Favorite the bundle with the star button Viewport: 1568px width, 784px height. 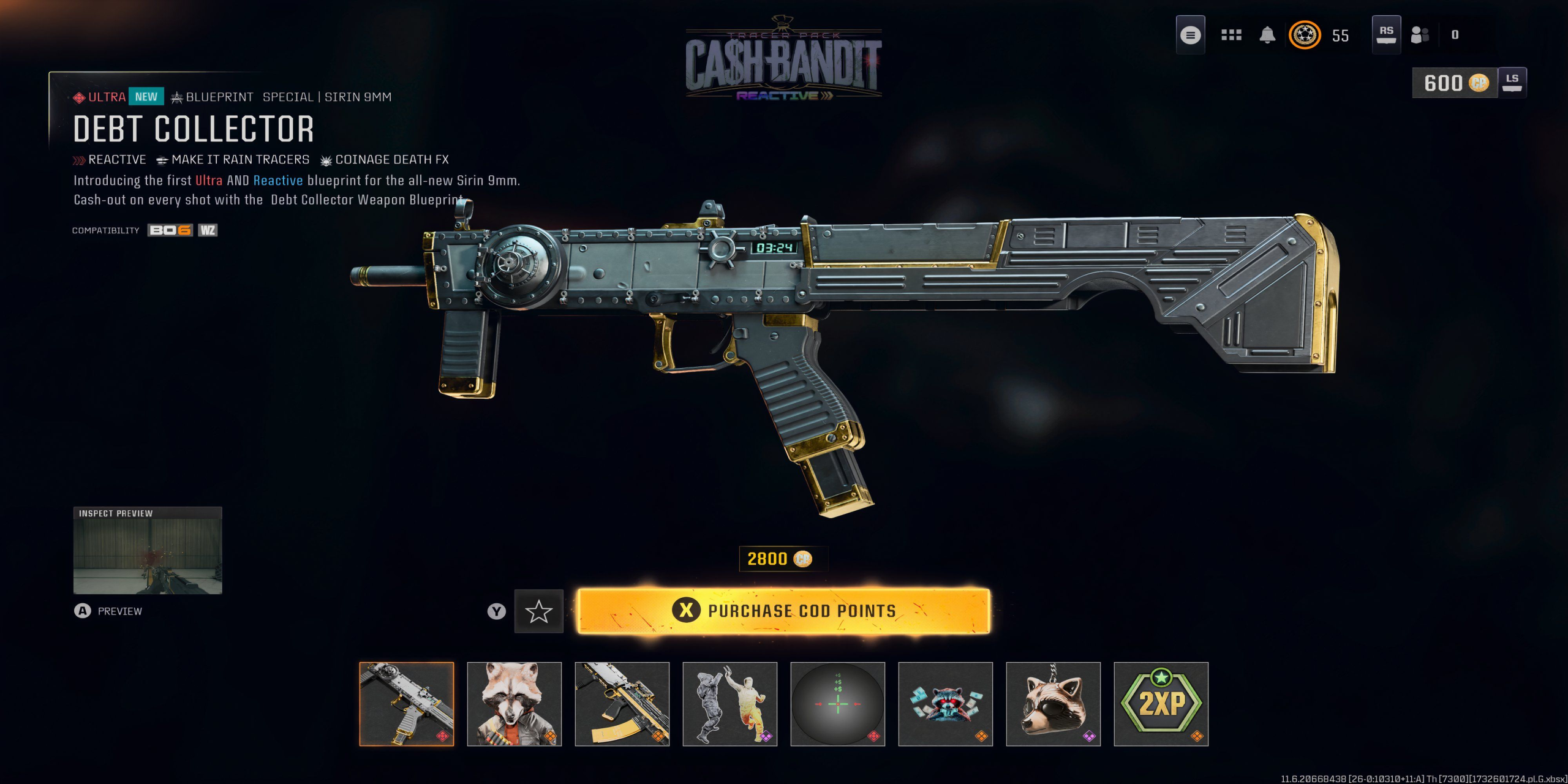(x=538, y=611)
